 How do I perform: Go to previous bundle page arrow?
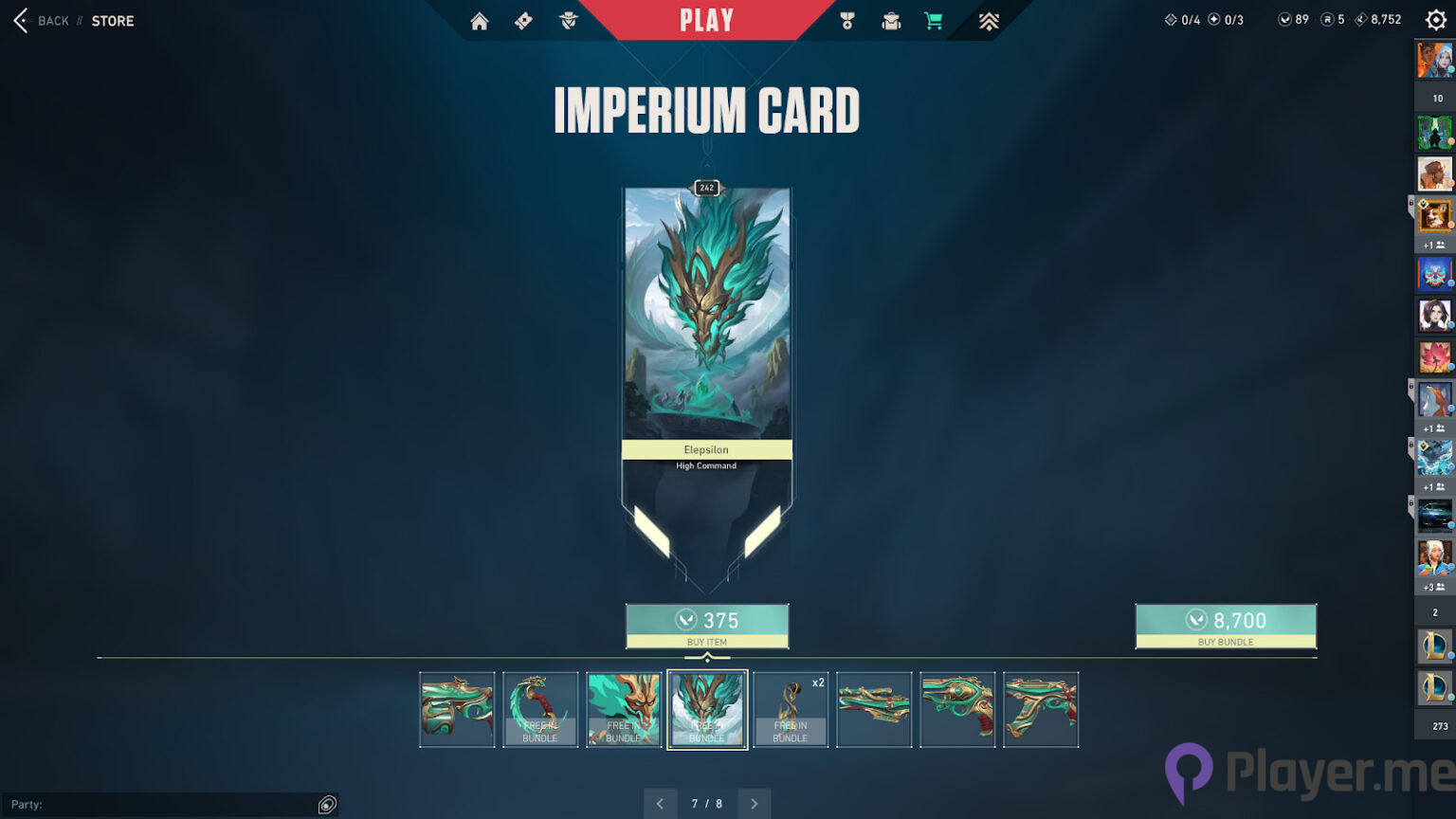(x=661, y=803)
